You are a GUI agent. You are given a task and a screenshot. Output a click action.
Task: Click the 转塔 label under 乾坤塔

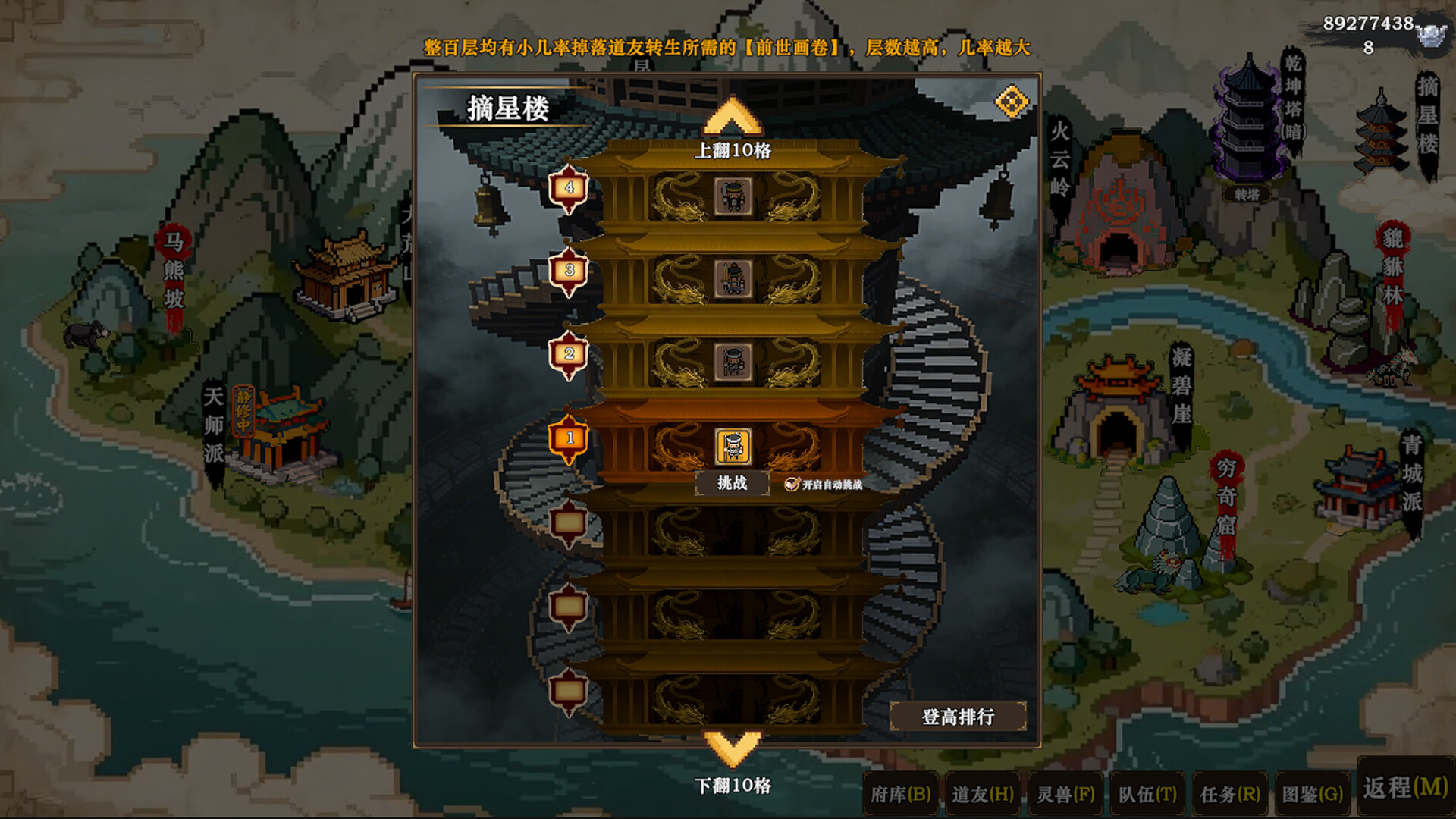point(1247,195)
